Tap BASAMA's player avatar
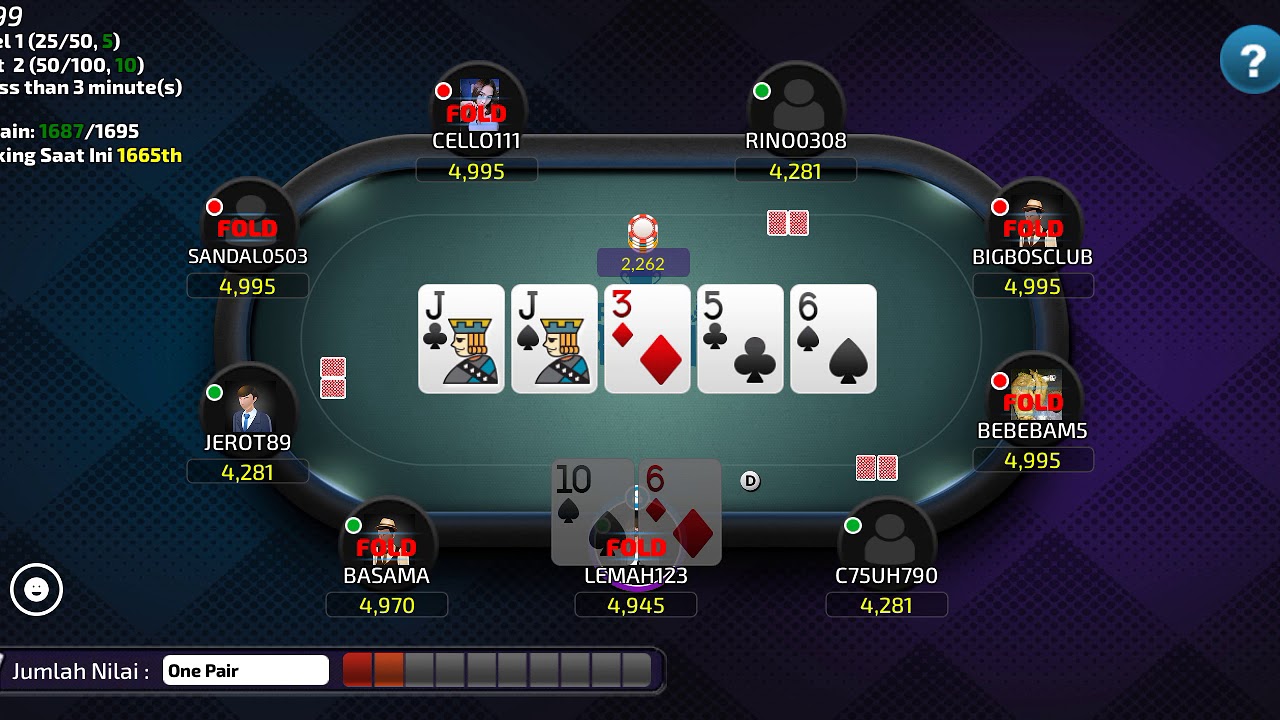 click(x=387, y=541)
